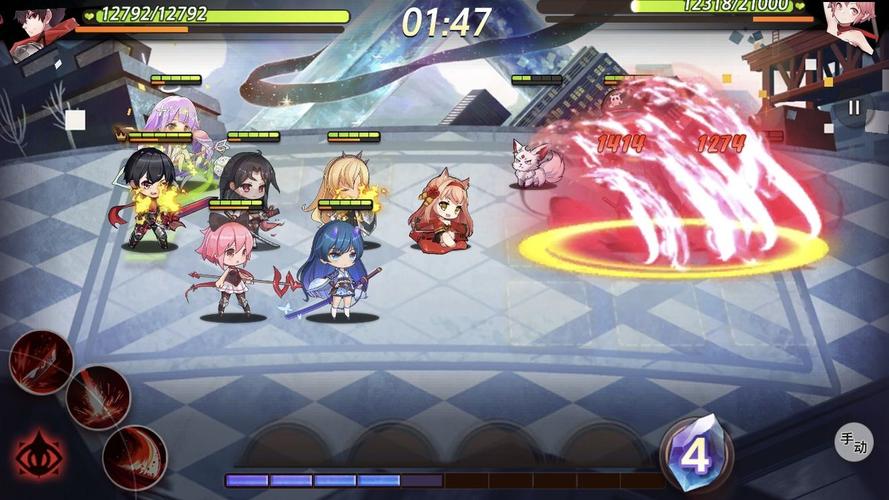This screenshot has width=889, height=500.
Task: Tap the glowing red eye emblem
Action: tap(38, 455)
